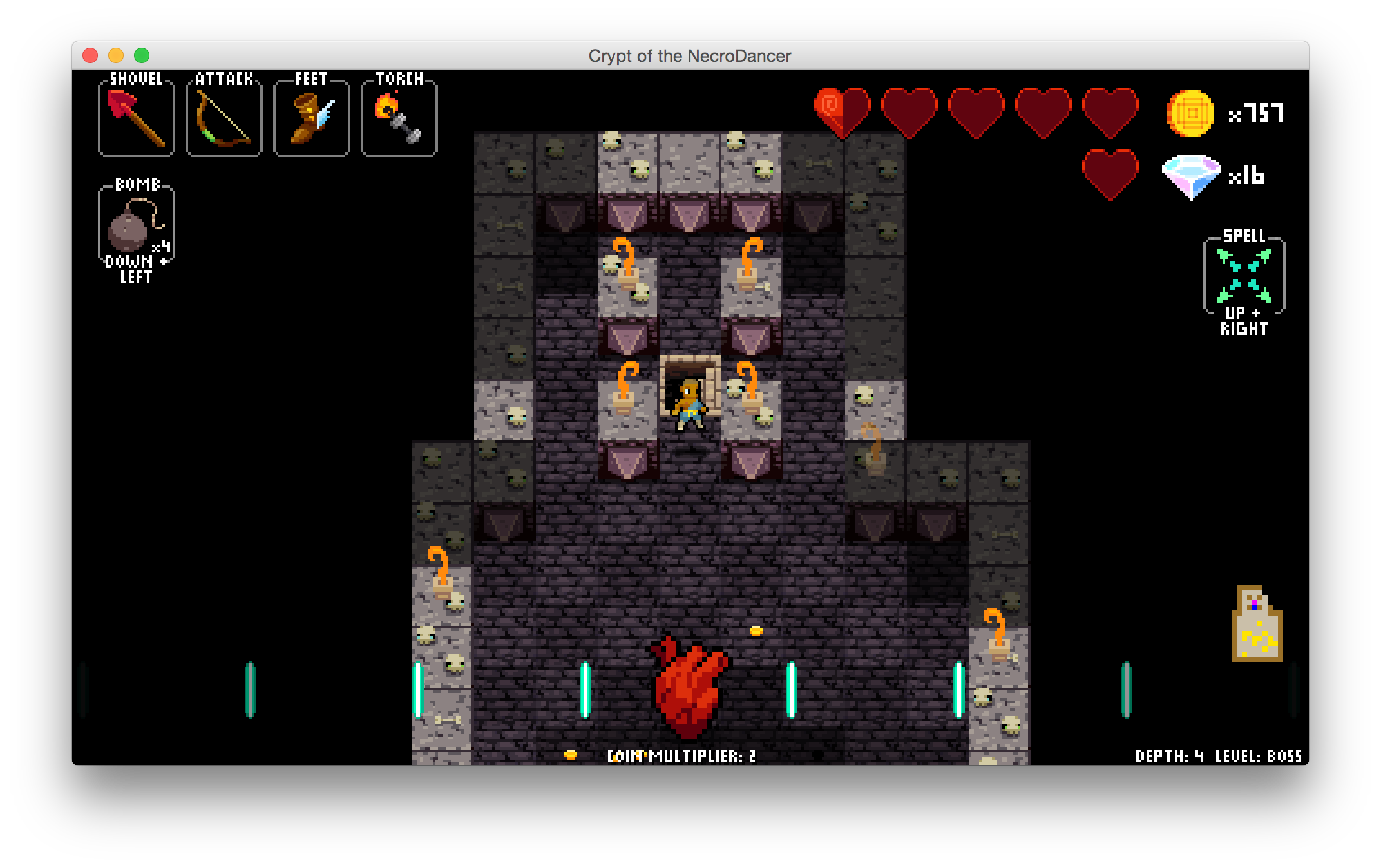
Task: Maximize the window with the green button
Action: pyautogui.click(x=142, y=56)
